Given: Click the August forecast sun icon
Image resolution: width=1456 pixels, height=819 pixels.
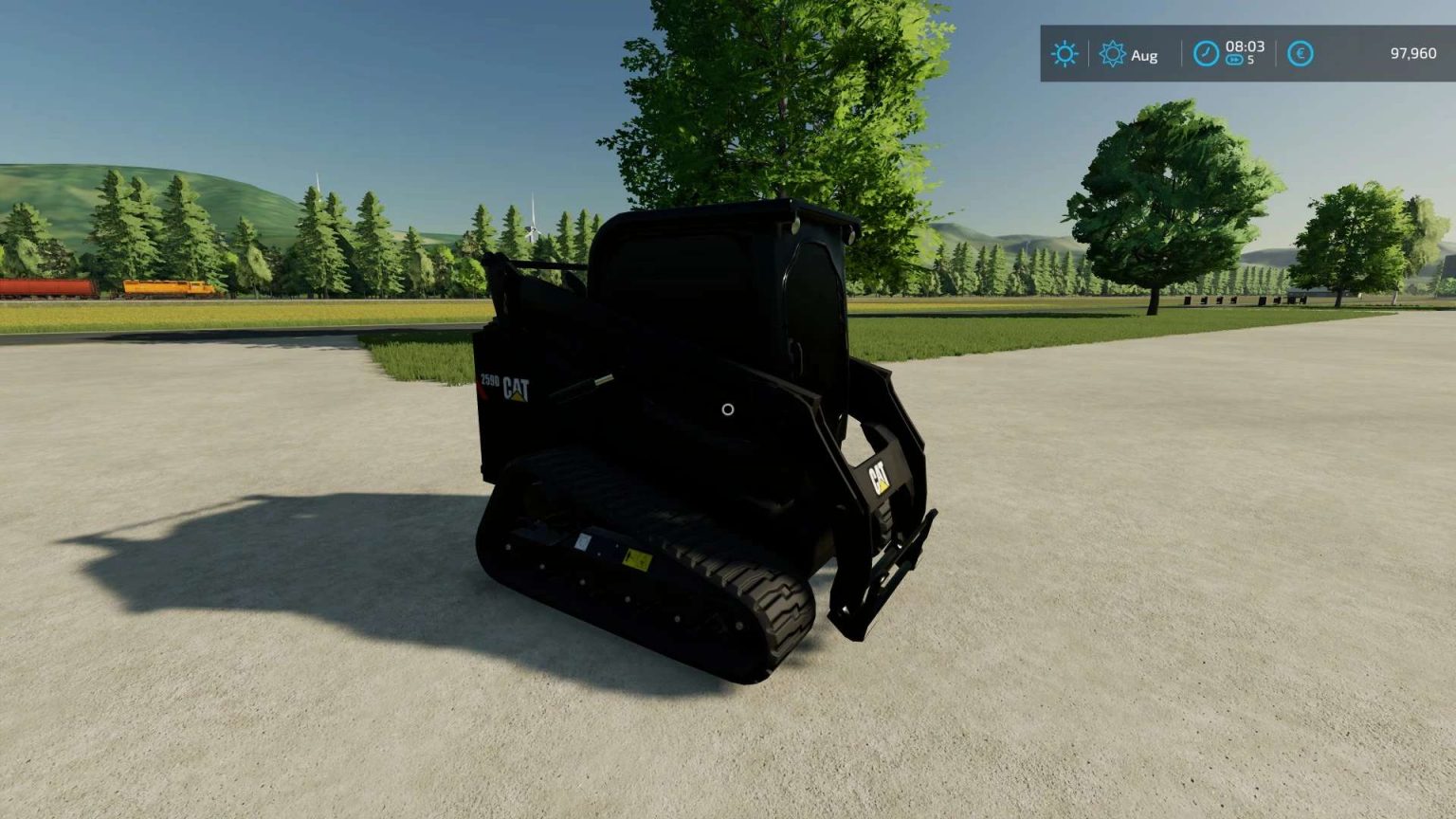Looking at the screenshot, I should pyautogui.click(x=1113, y=52).
